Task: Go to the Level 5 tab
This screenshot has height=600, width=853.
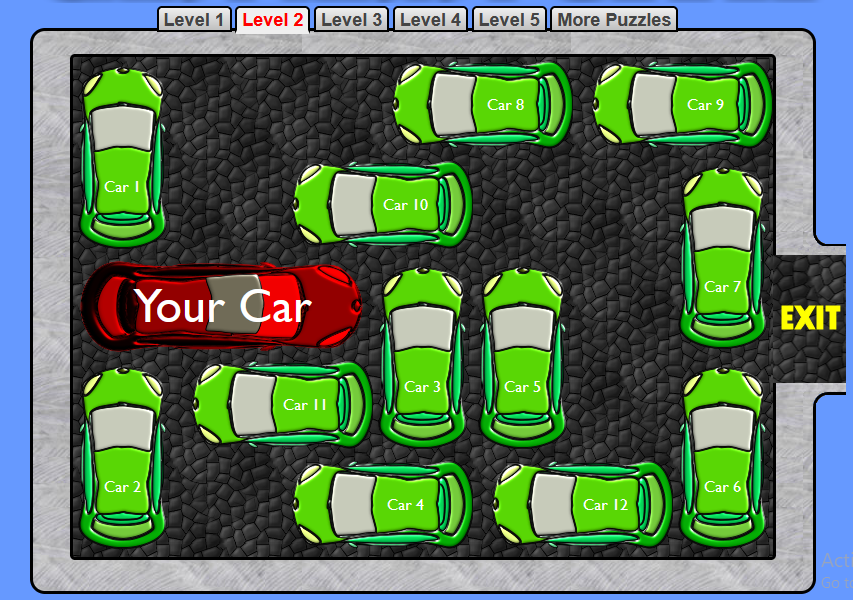Action: pyautogui.click(x=509, y=20)
